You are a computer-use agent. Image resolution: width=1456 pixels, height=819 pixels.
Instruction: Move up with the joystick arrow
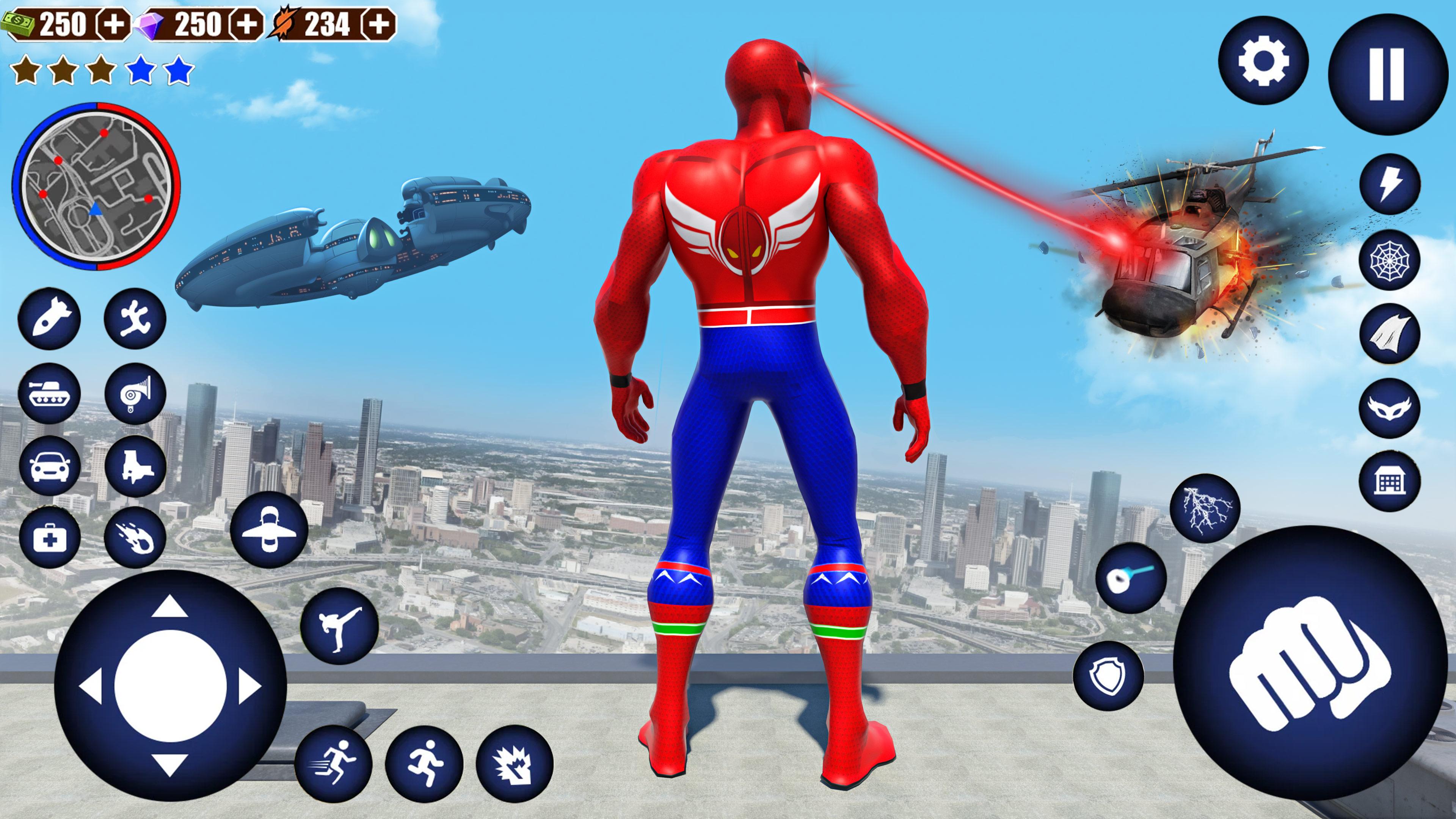(x=170, y=609)
